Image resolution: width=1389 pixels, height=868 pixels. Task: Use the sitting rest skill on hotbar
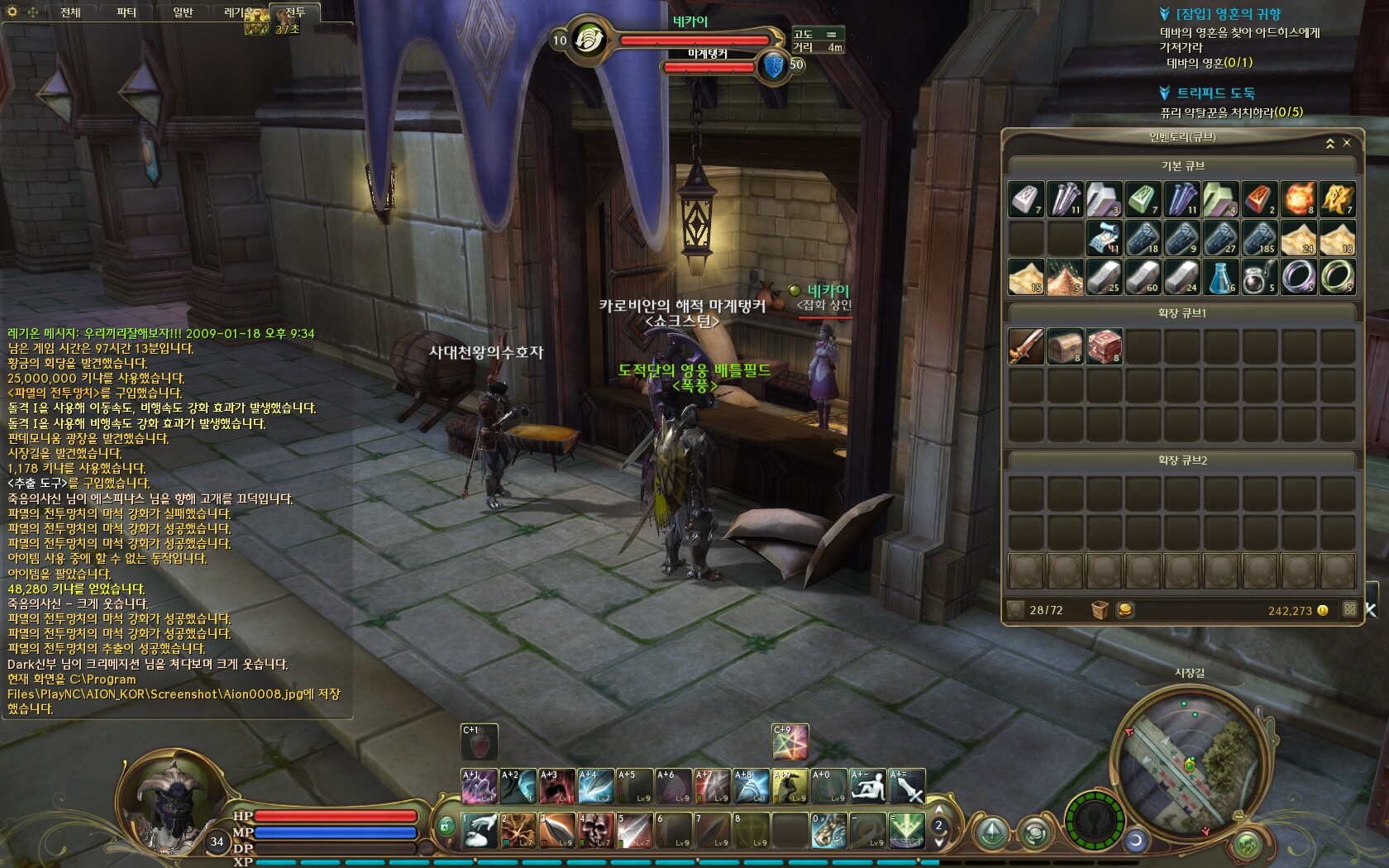tap(868, 786)
